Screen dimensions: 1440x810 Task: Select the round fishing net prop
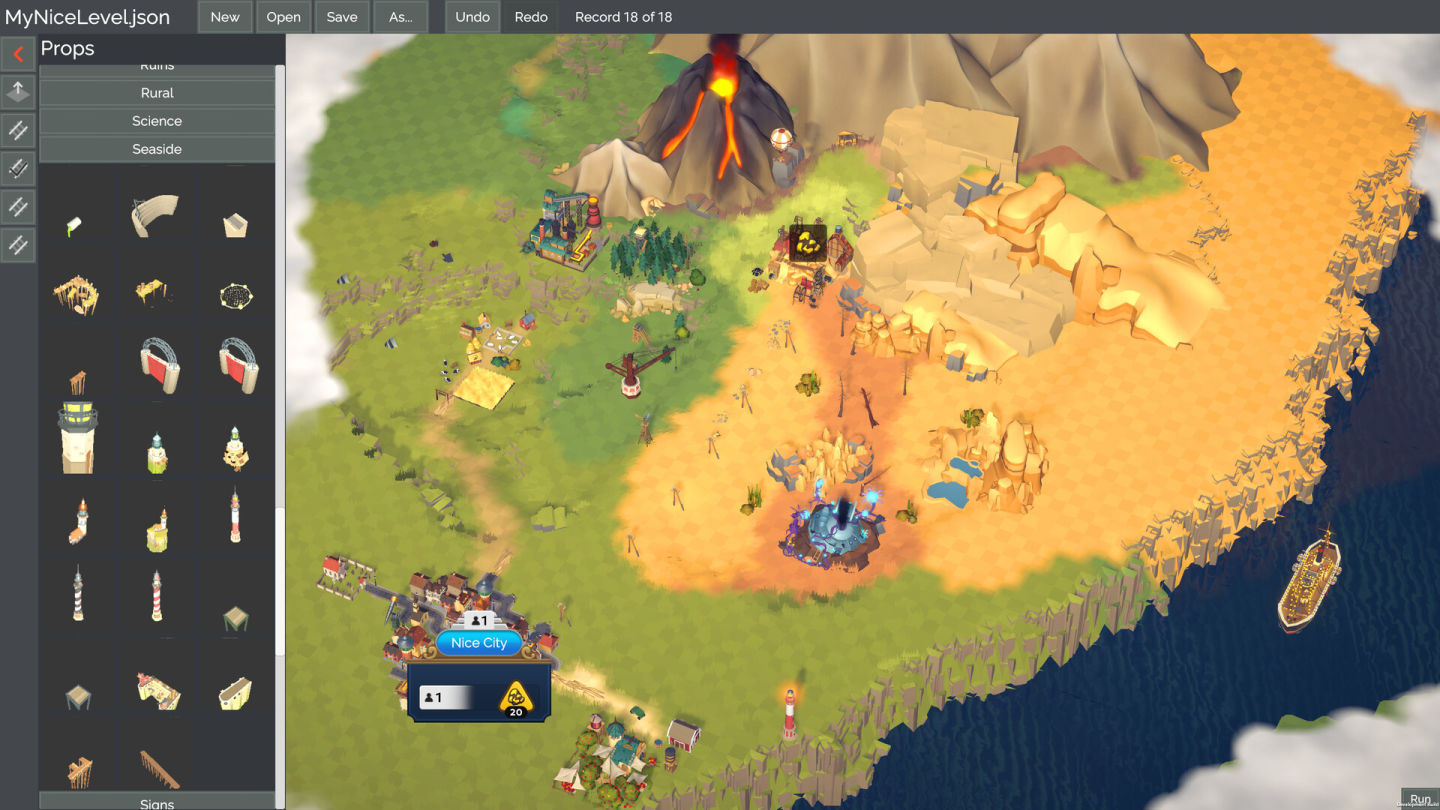[236, 296]
